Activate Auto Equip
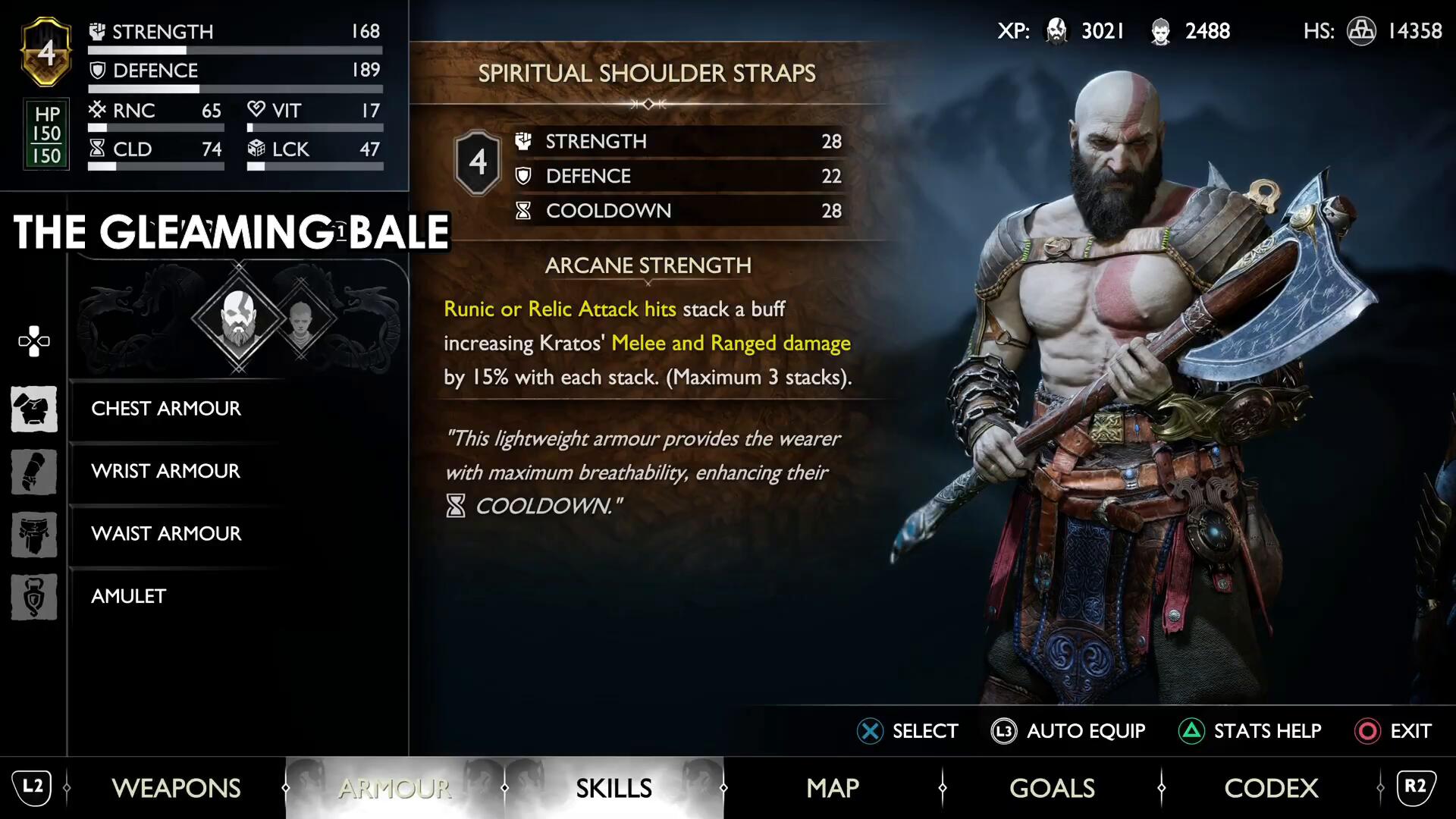 [1068, 731]
